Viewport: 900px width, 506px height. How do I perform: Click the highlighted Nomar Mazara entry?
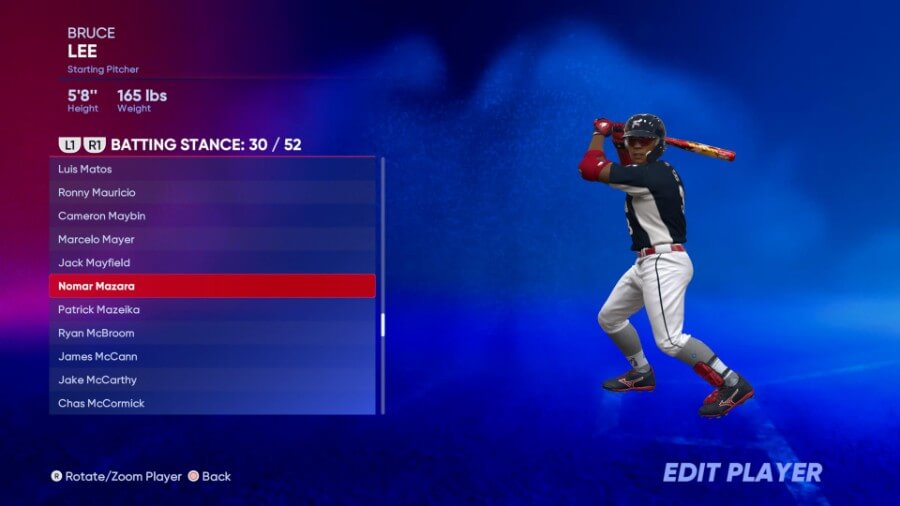coord(212,286)
